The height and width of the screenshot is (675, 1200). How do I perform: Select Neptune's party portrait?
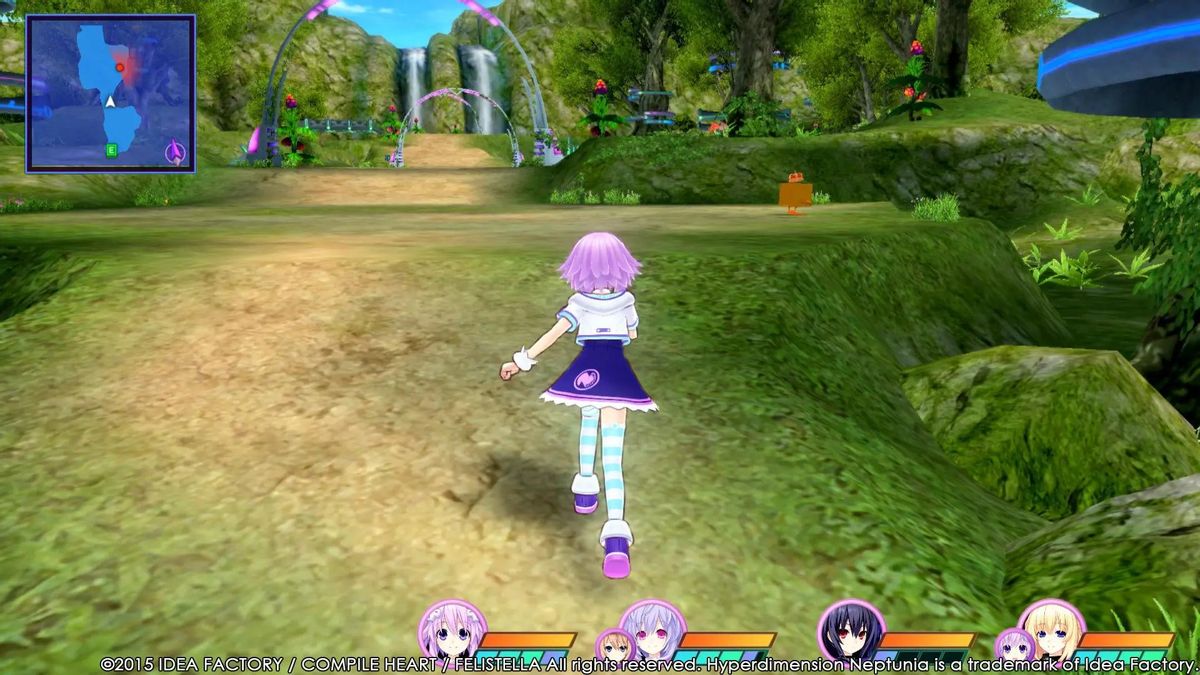pos(446,629)
